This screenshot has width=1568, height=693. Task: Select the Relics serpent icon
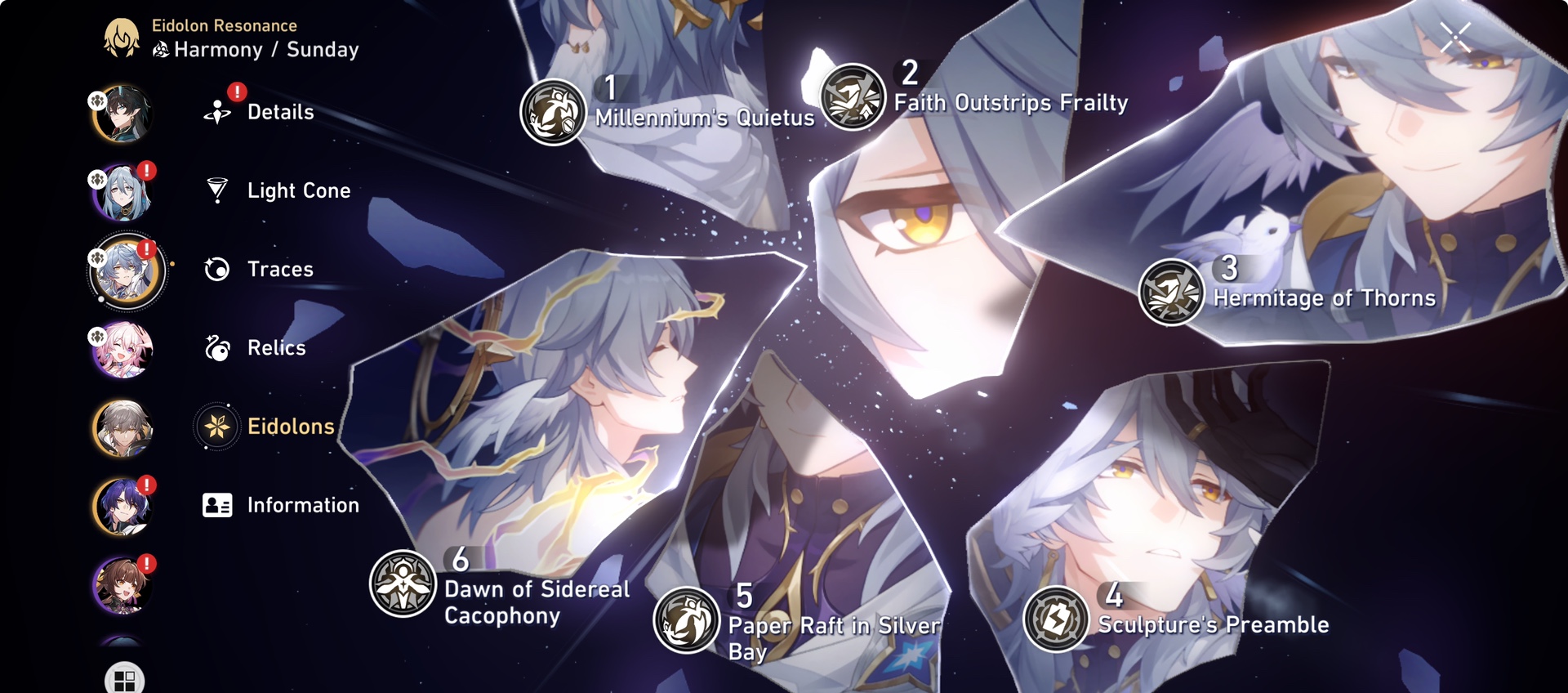point(216,347)
